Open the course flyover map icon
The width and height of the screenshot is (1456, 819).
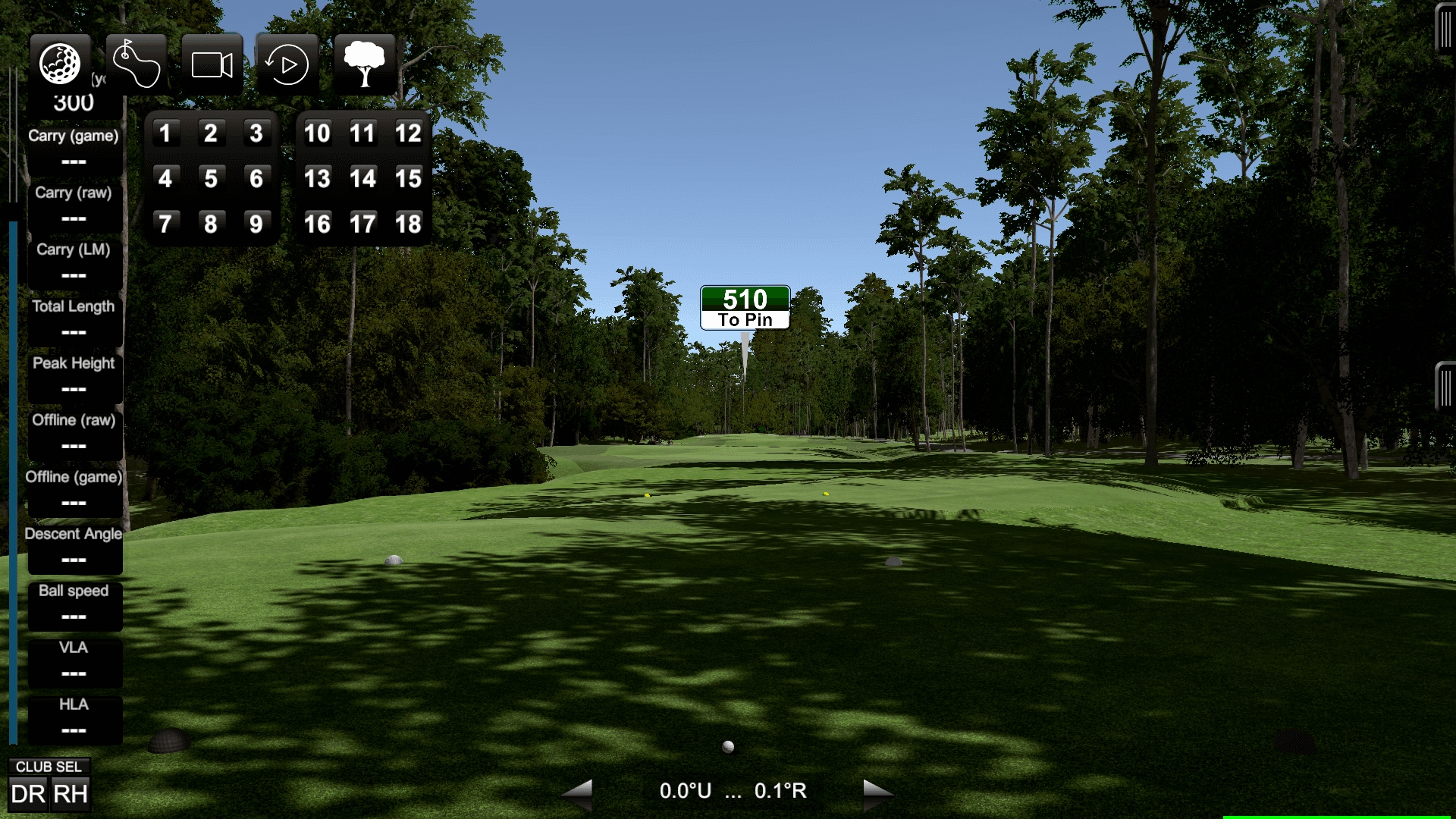tap(136, 64)
